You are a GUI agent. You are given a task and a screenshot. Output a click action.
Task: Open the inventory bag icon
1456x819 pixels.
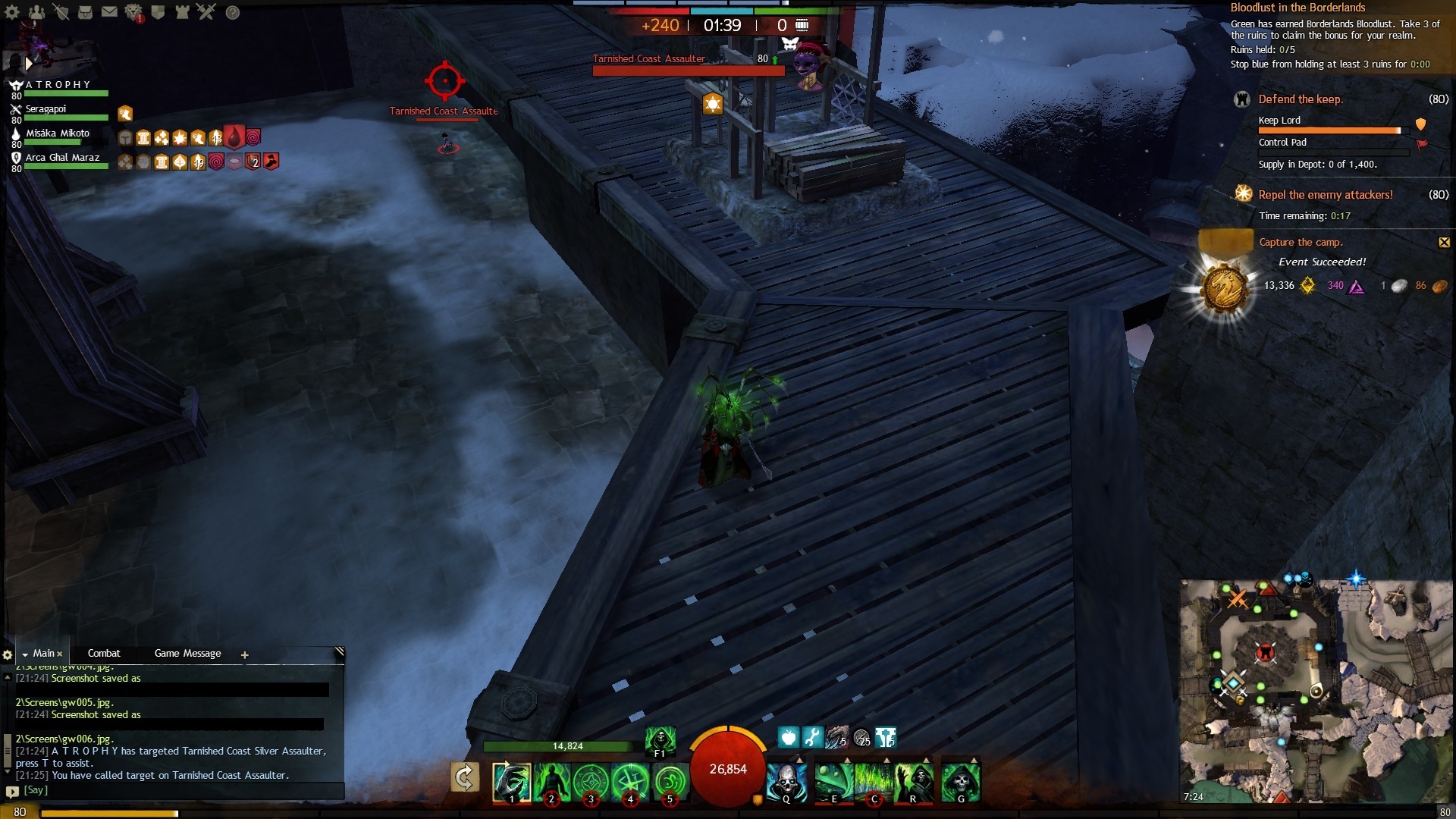point(85,12)
